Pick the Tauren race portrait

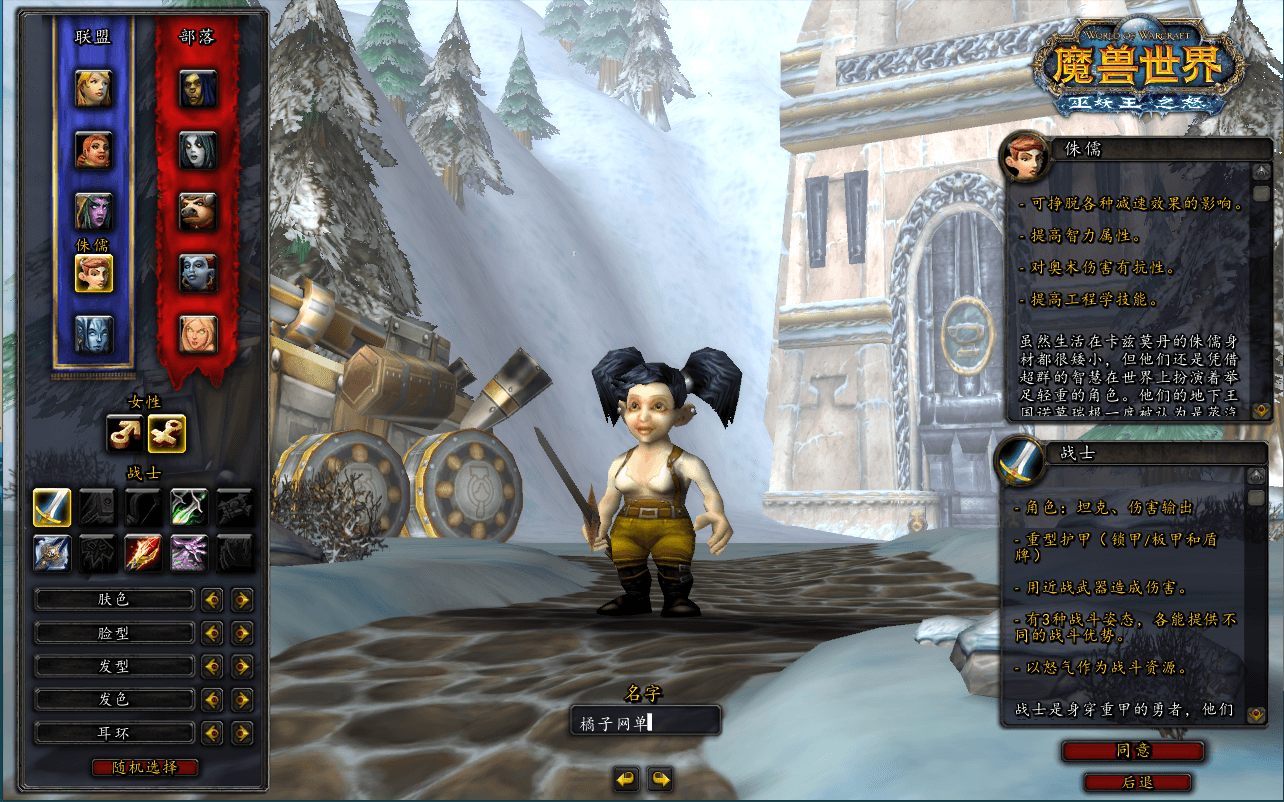[x=198, y=211]
